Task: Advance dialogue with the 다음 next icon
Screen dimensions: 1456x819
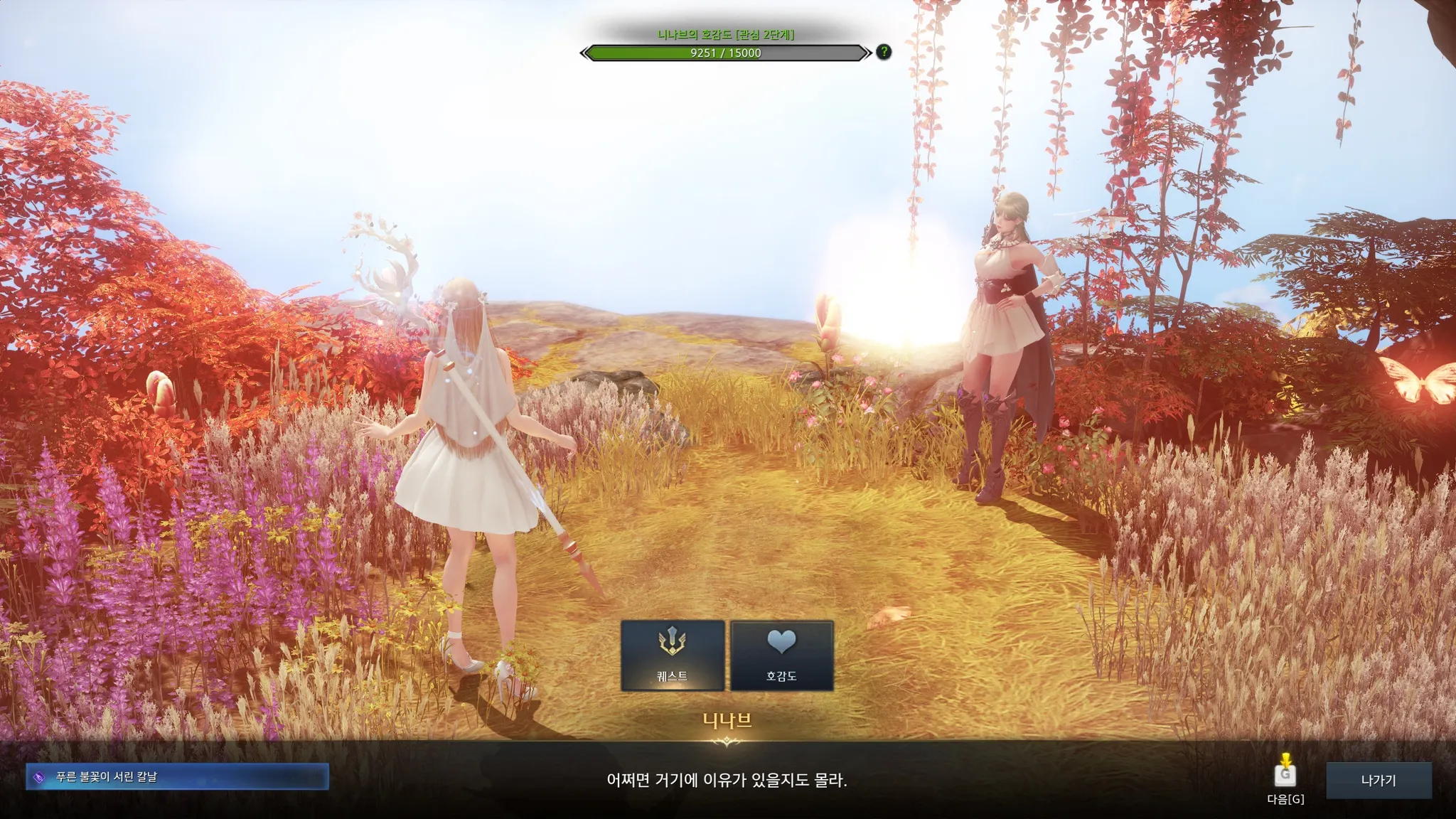Action: click(x=1285, y=775)
